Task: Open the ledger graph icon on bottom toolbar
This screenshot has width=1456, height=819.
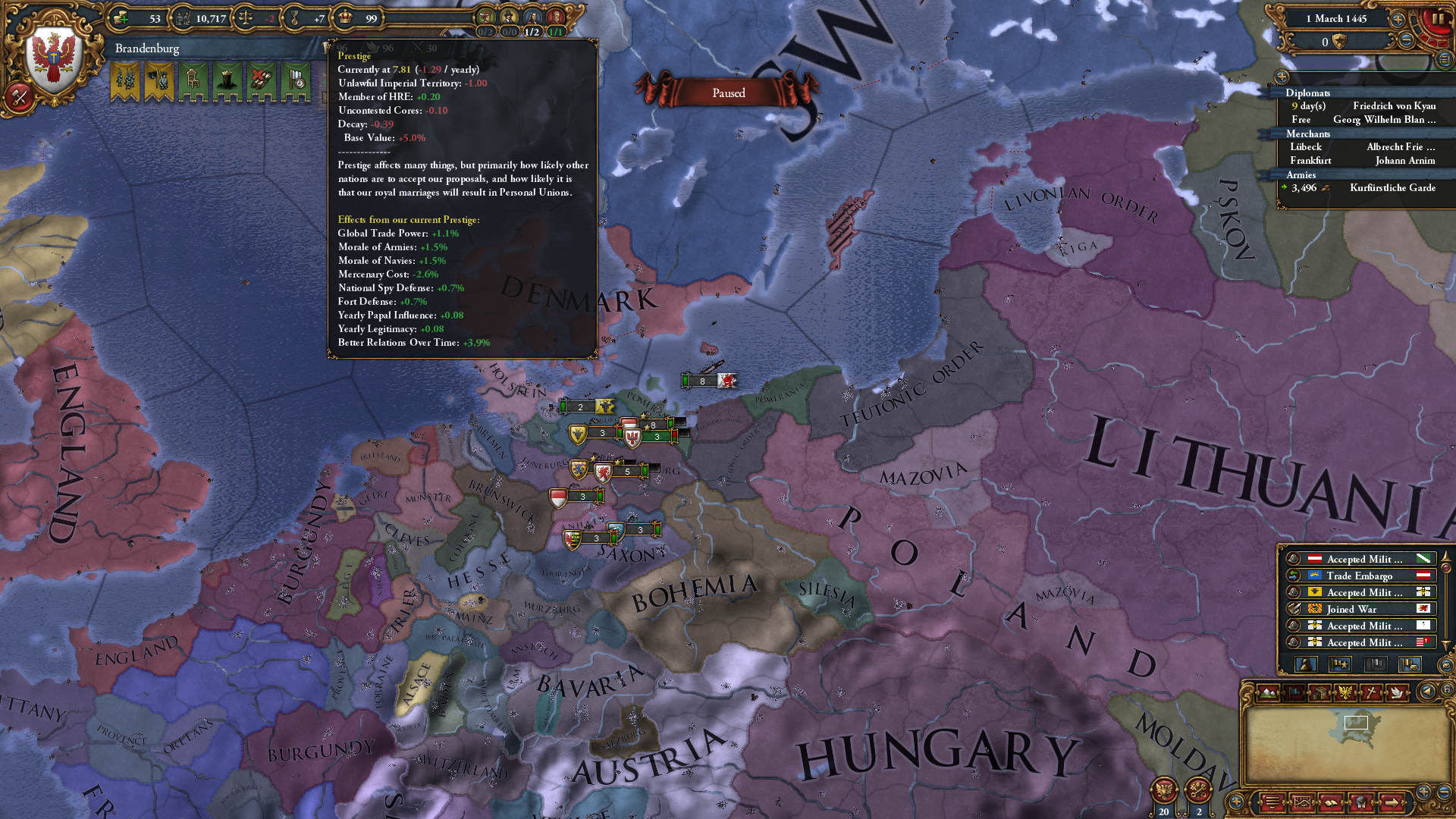Action: pos(1303,803)
